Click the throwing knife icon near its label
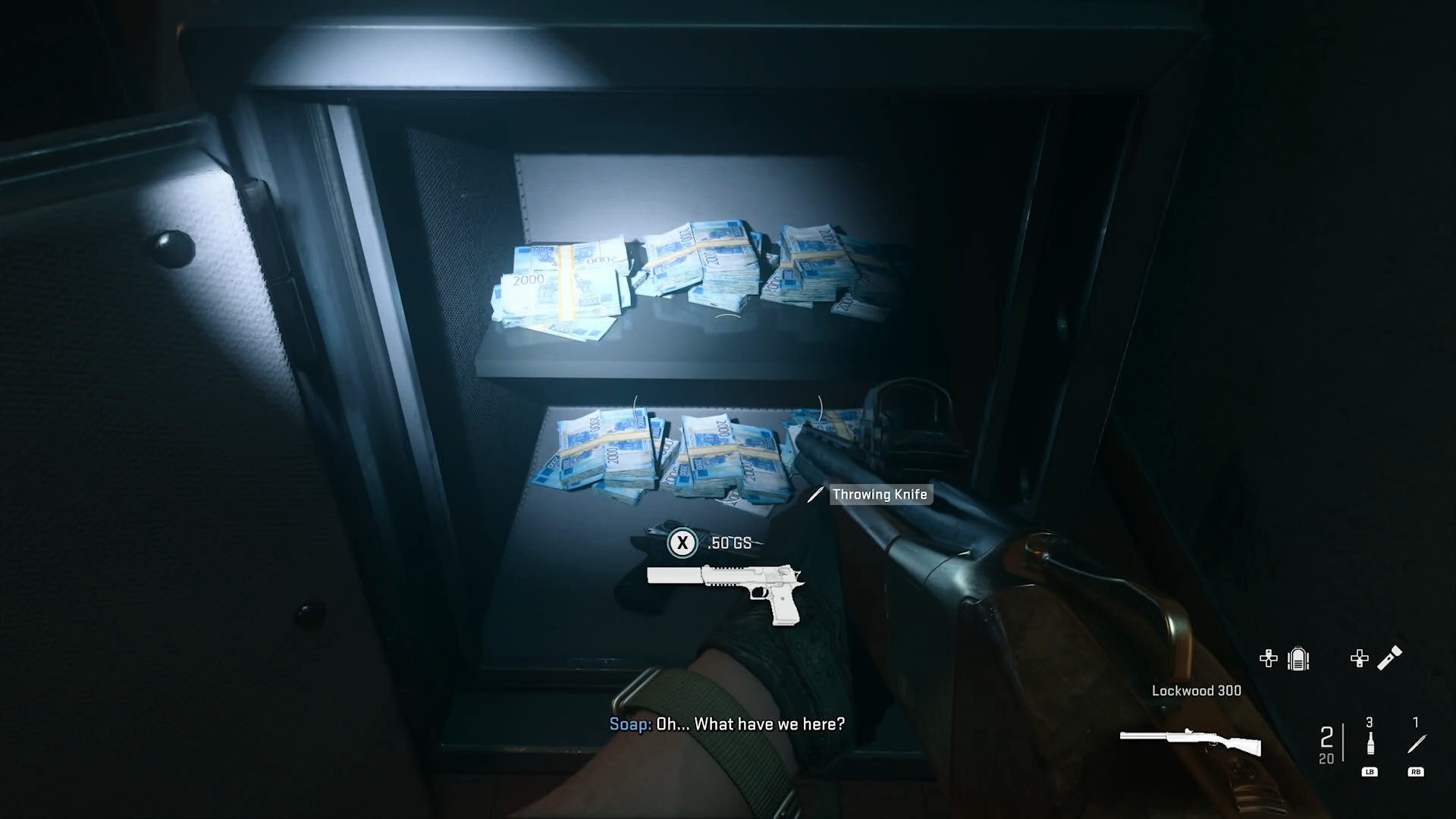 [x=815, y=494]
